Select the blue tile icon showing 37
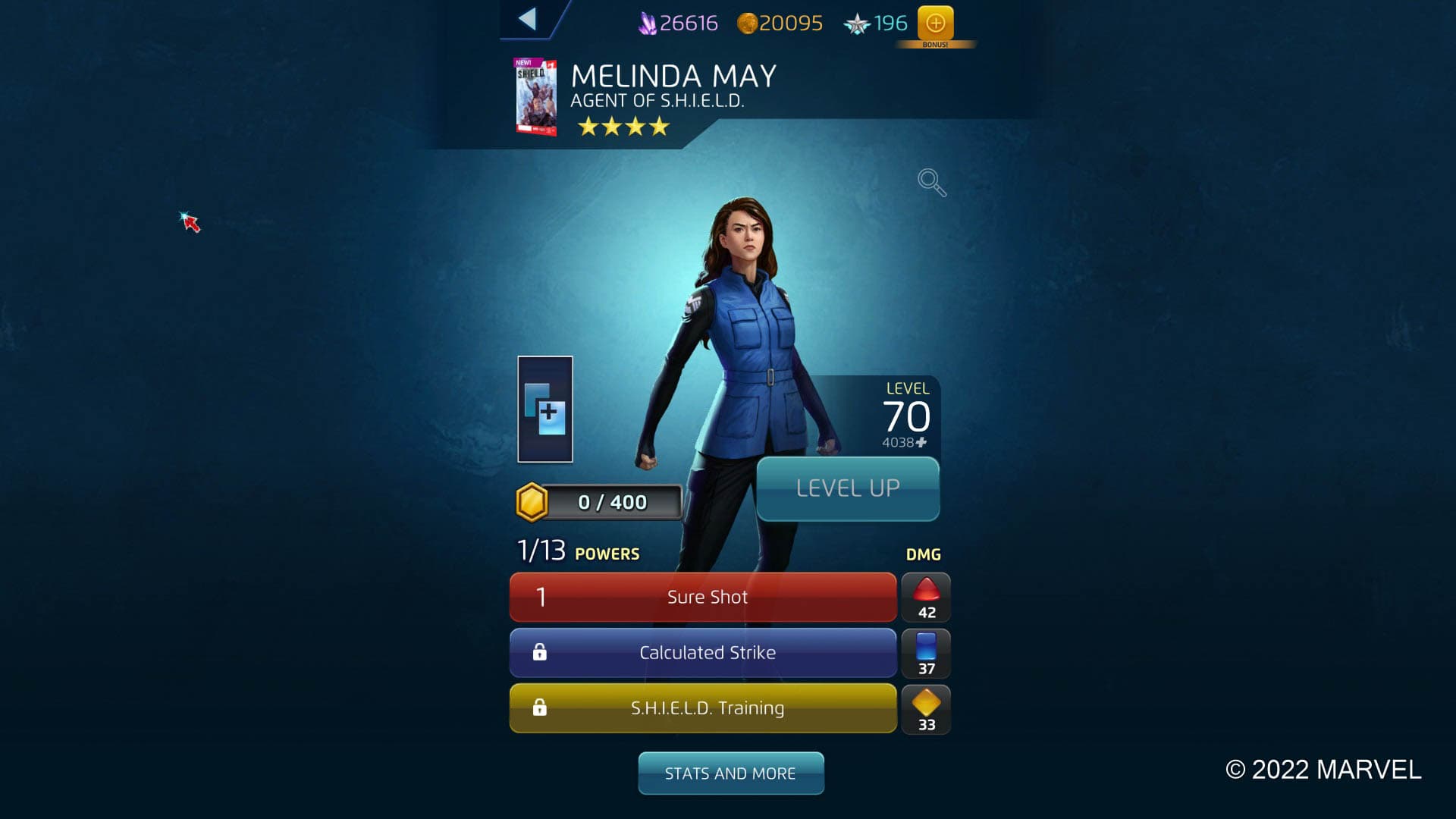Viewport: 1456px width, 819px height. (x=926, y=653)
